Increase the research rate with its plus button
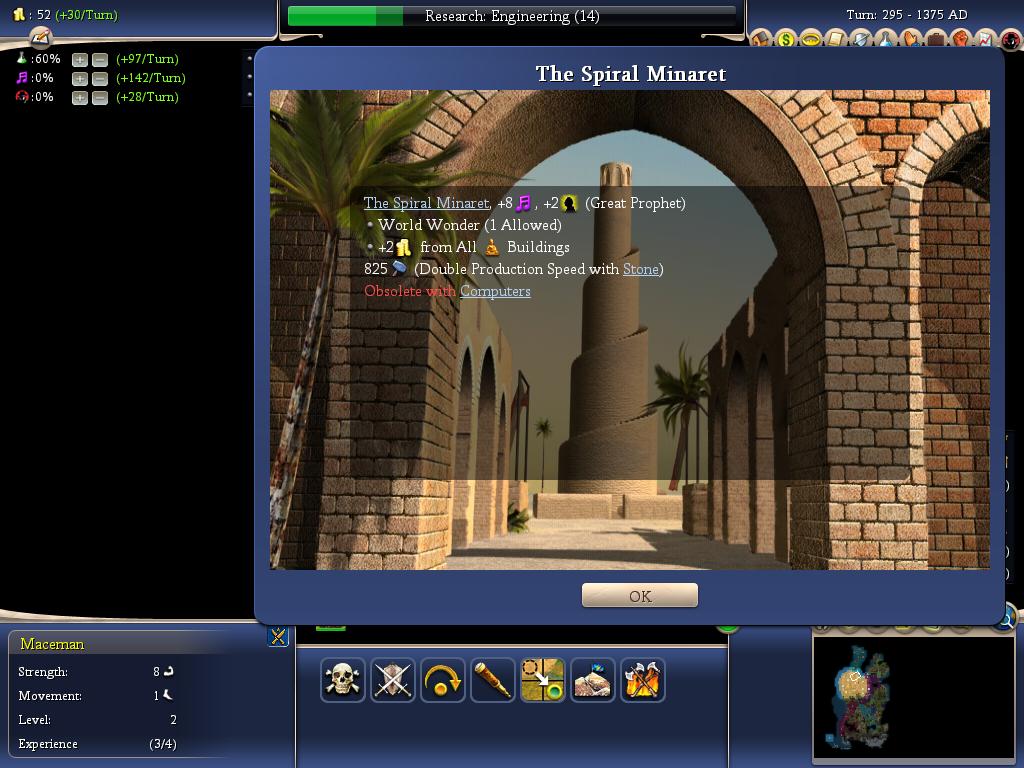Screen dimensions: 1024x768 click(80, 59)
